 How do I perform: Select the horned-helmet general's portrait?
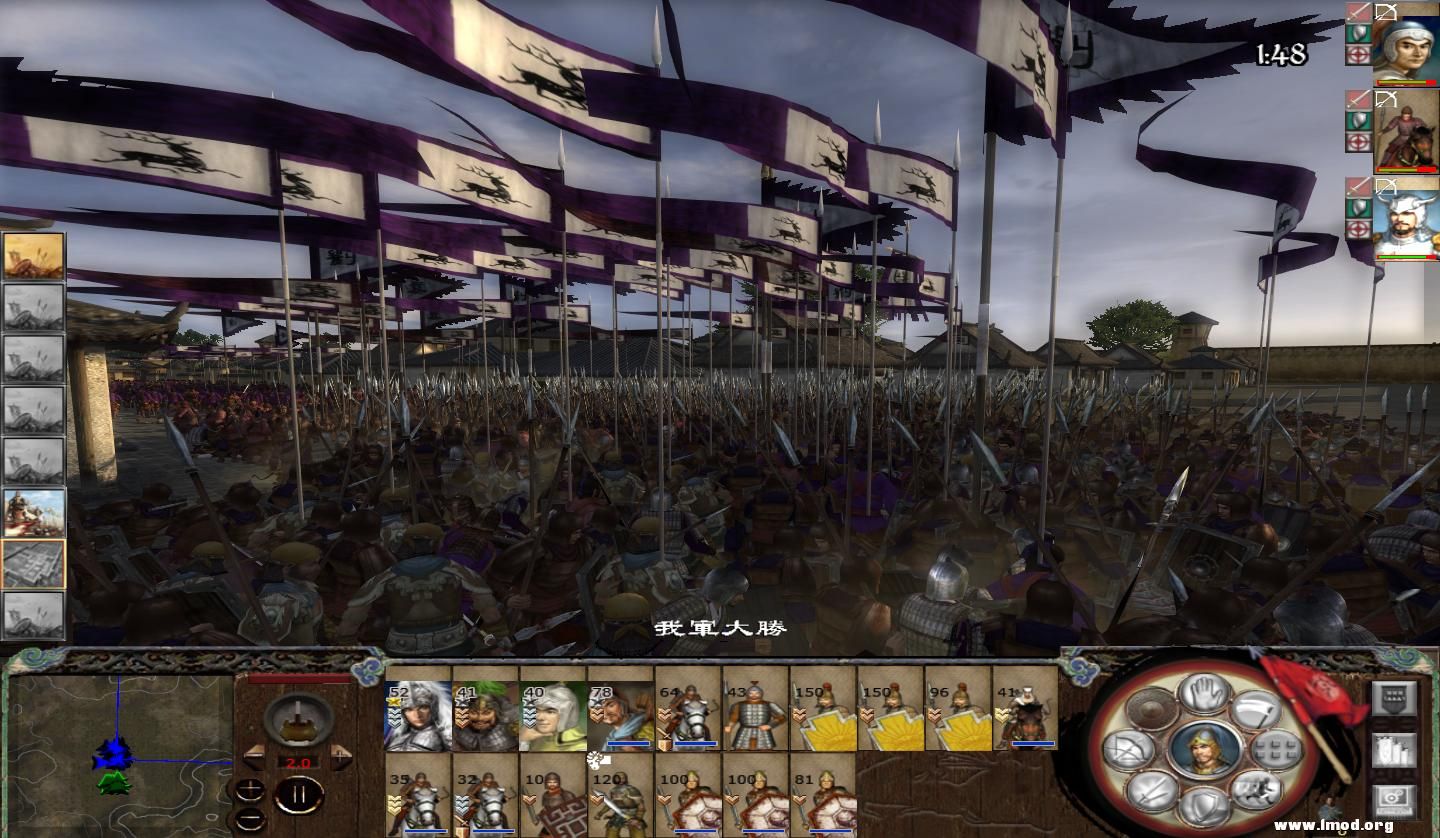coord(1404,222)
